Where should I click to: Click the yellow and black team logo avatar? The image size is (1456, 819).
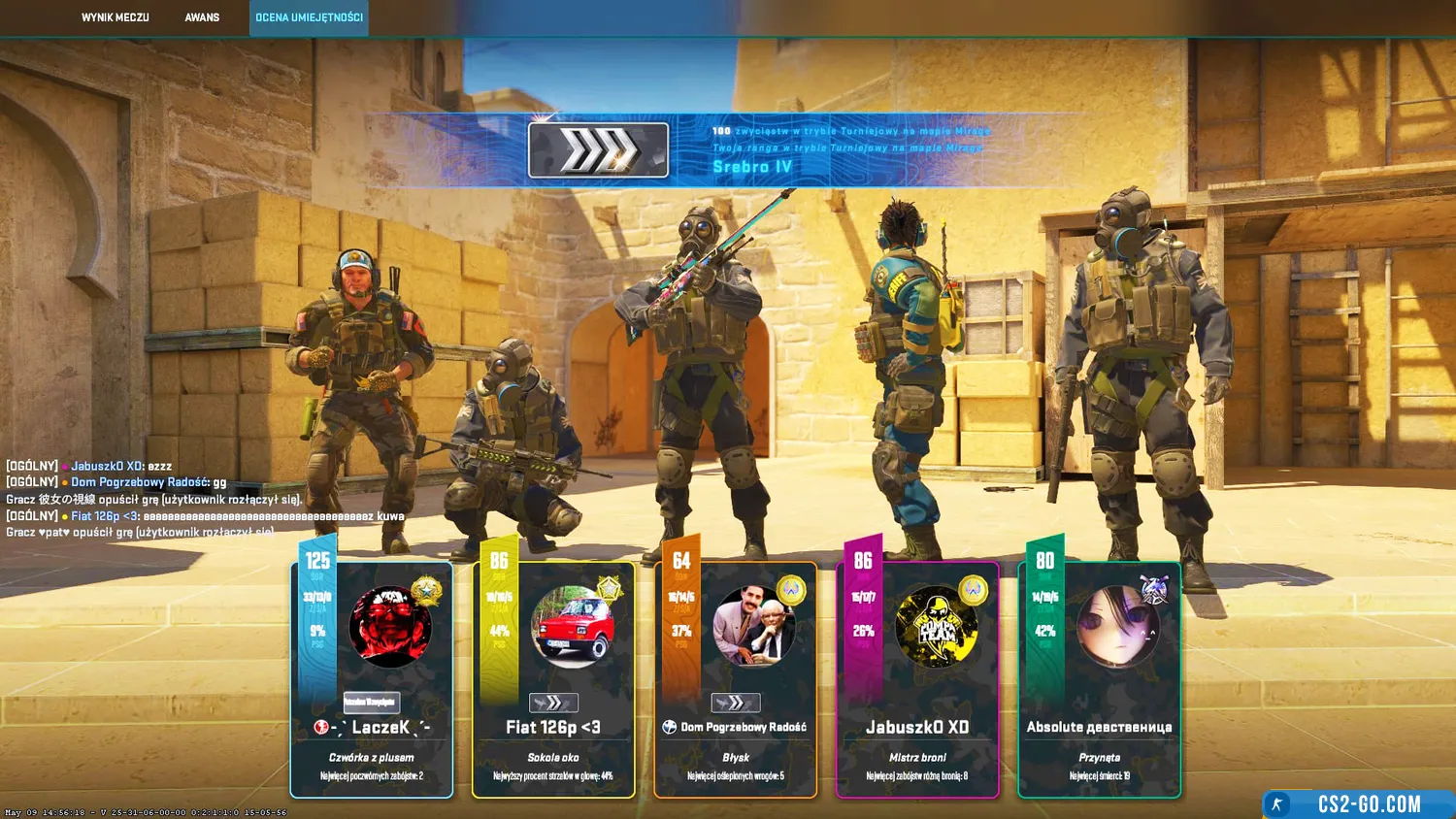coord(936,627)
